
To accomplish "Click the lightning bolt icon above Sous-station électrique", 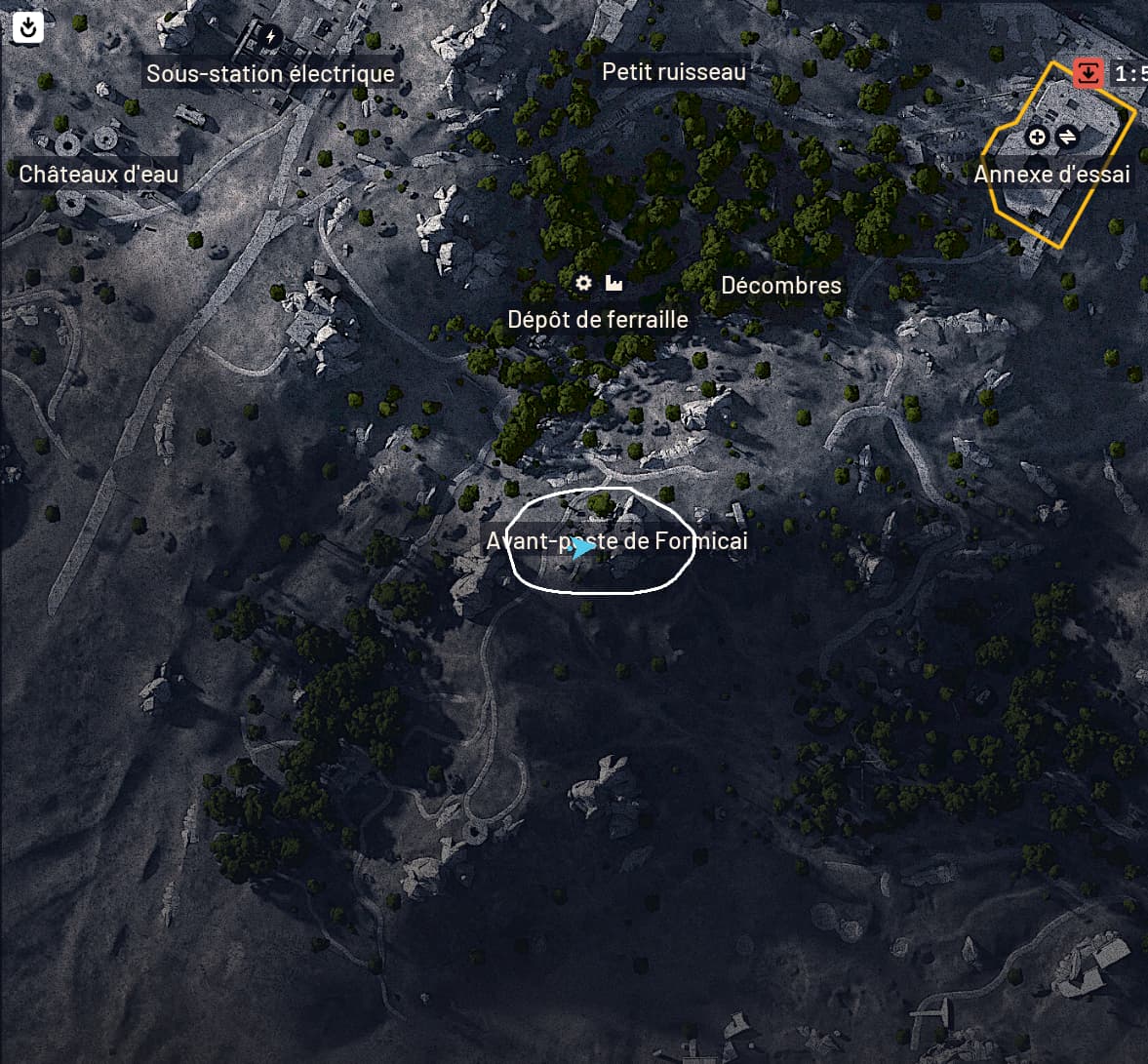I will (270, 37).
